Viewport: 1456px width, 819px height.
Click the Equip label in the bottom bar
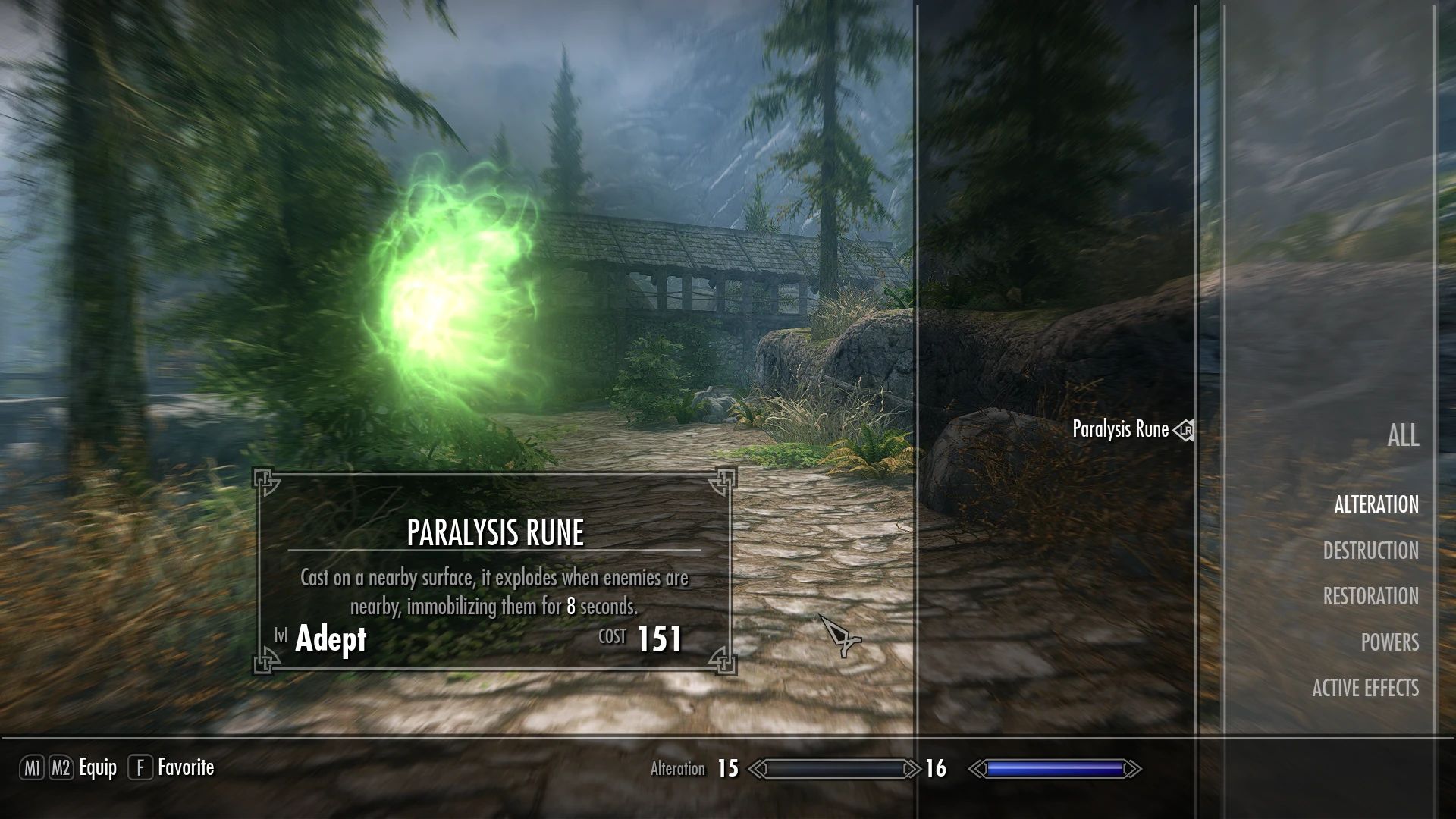coord(97,768)
